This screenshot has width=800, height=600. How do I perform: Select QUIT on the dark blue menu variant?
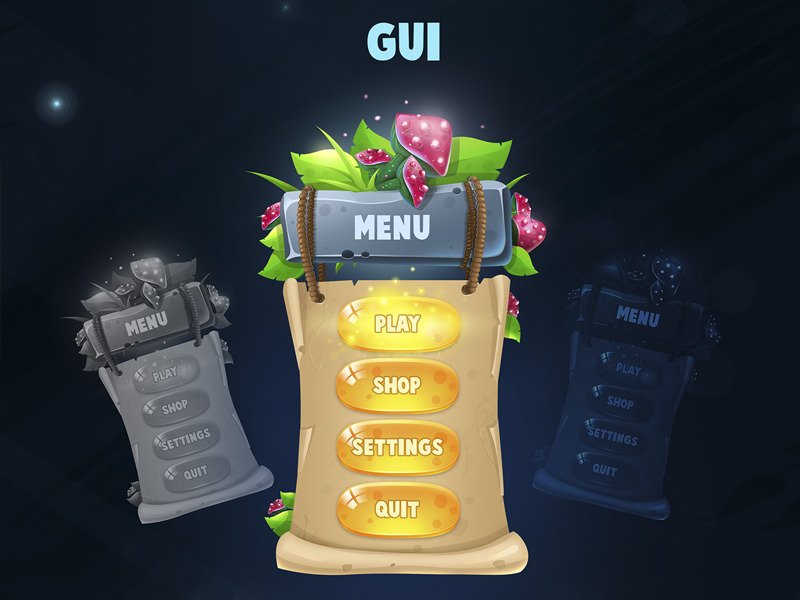pyautogui.click(x=605, y=469)
